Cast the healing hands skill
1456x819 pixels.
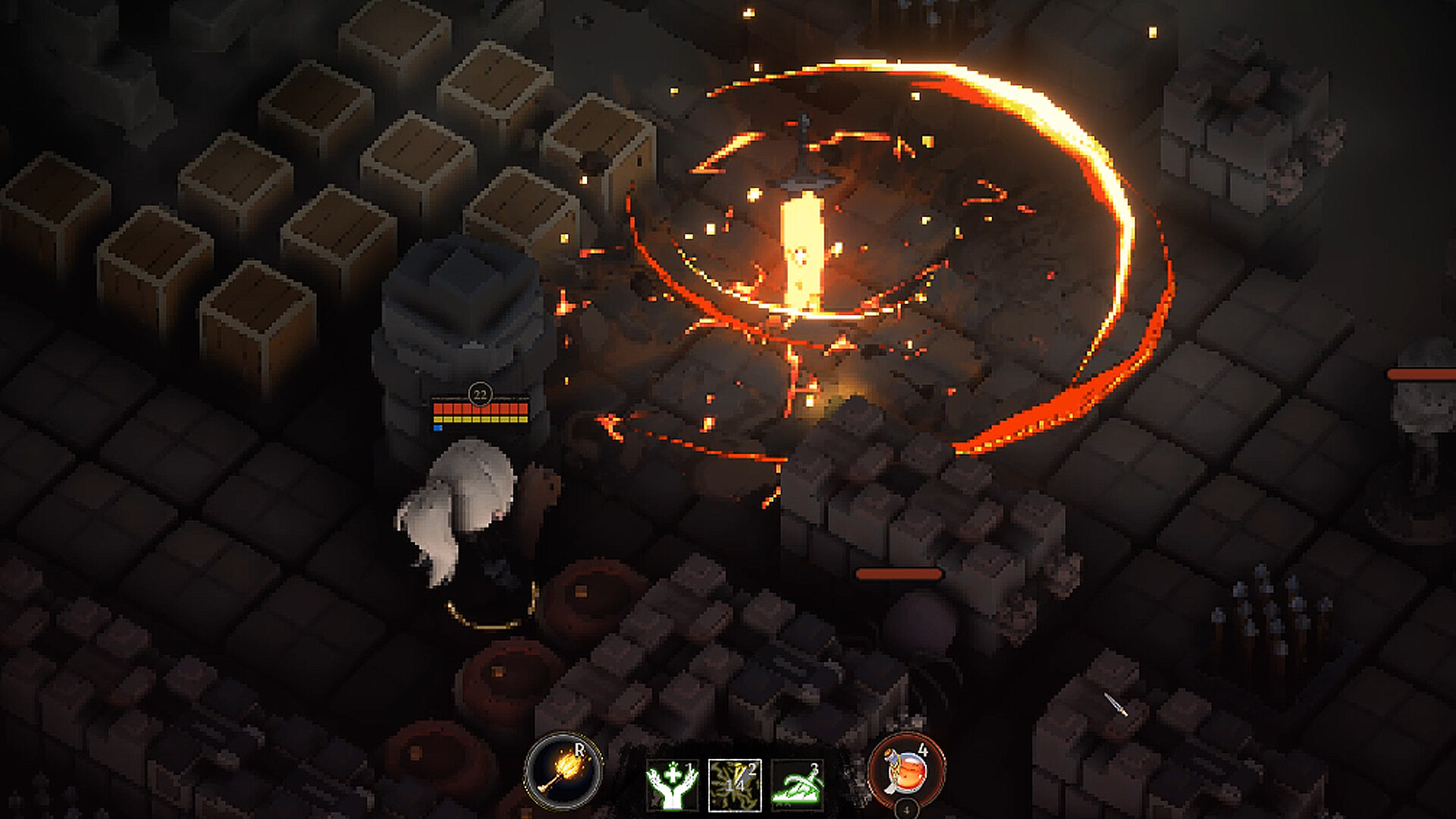672,785
